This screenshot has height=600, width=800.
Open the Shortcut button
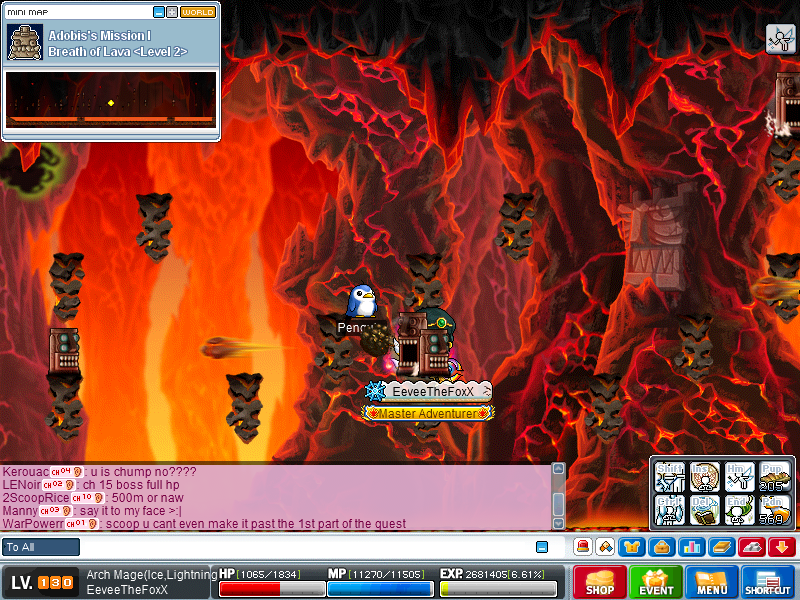[768, 583]
